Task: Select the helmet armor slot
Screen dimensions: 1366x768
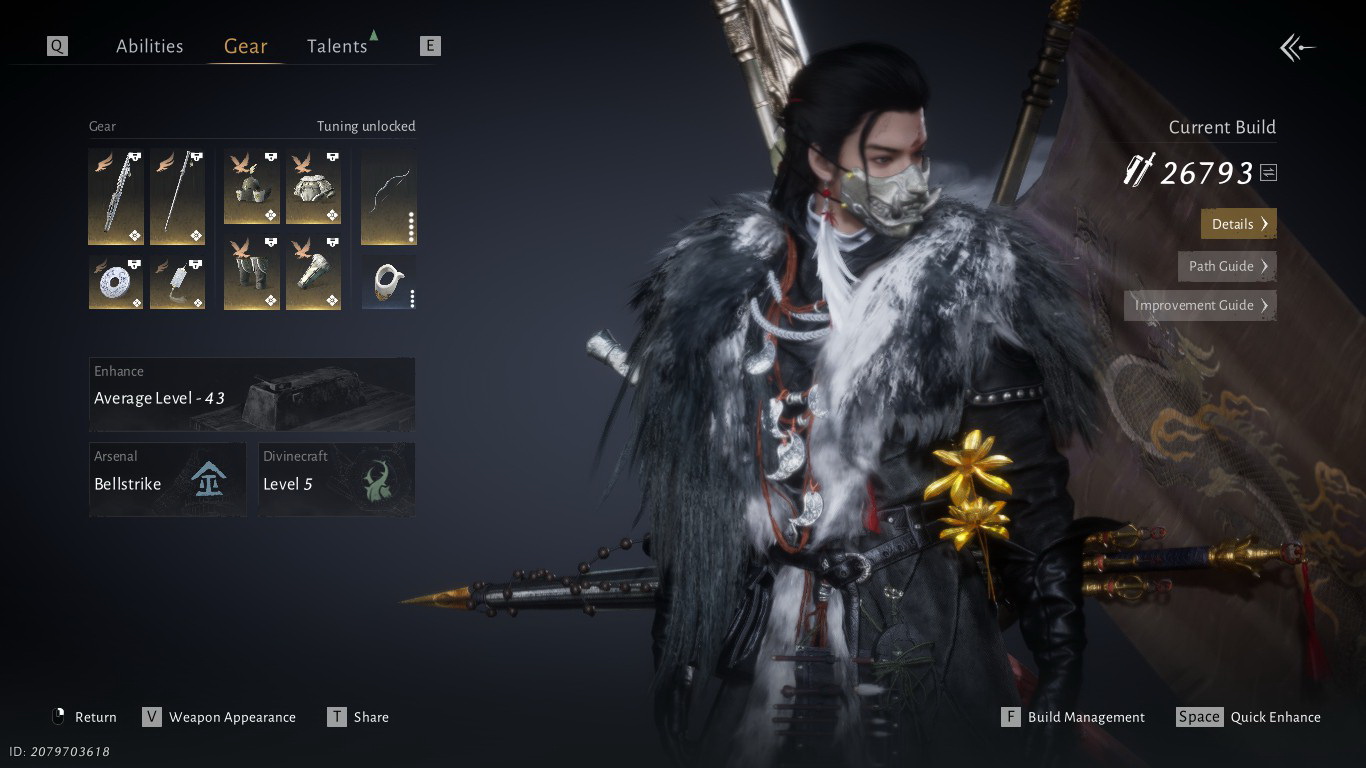Action: [x=252, y=187]
